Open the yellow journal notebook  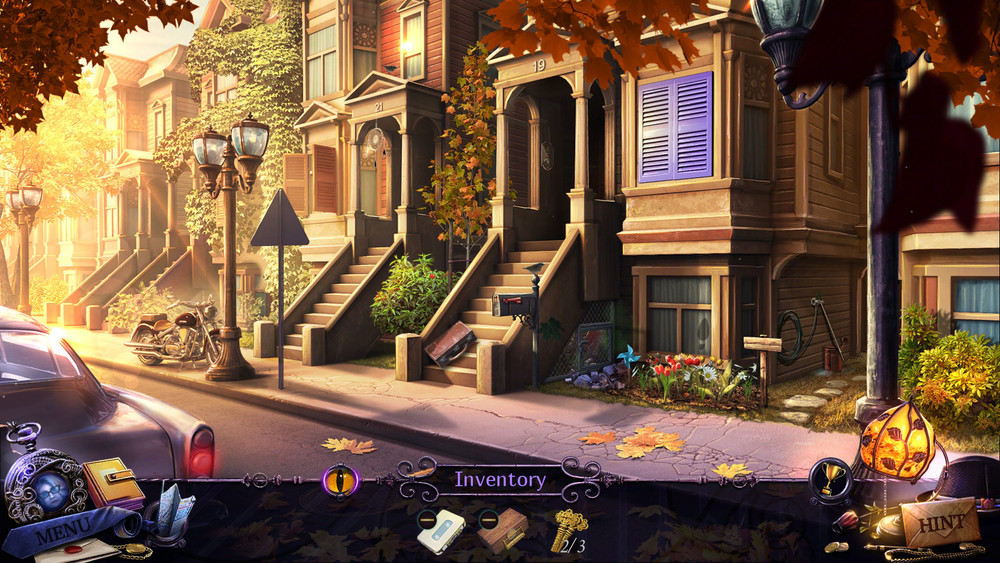[x=111, y=482]
